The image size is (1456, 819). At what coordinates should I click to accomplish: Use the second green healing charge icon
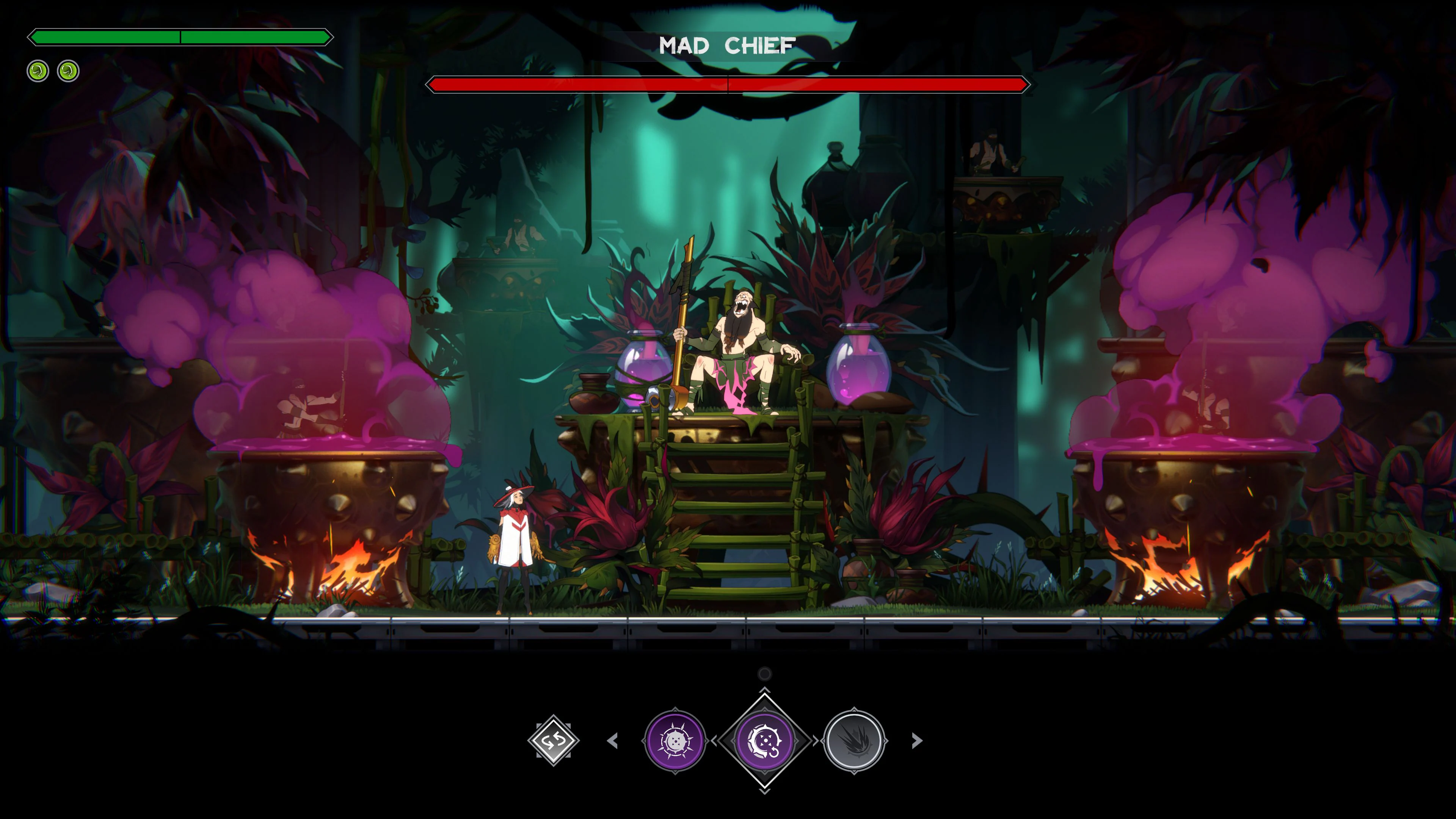pos(67,71)
